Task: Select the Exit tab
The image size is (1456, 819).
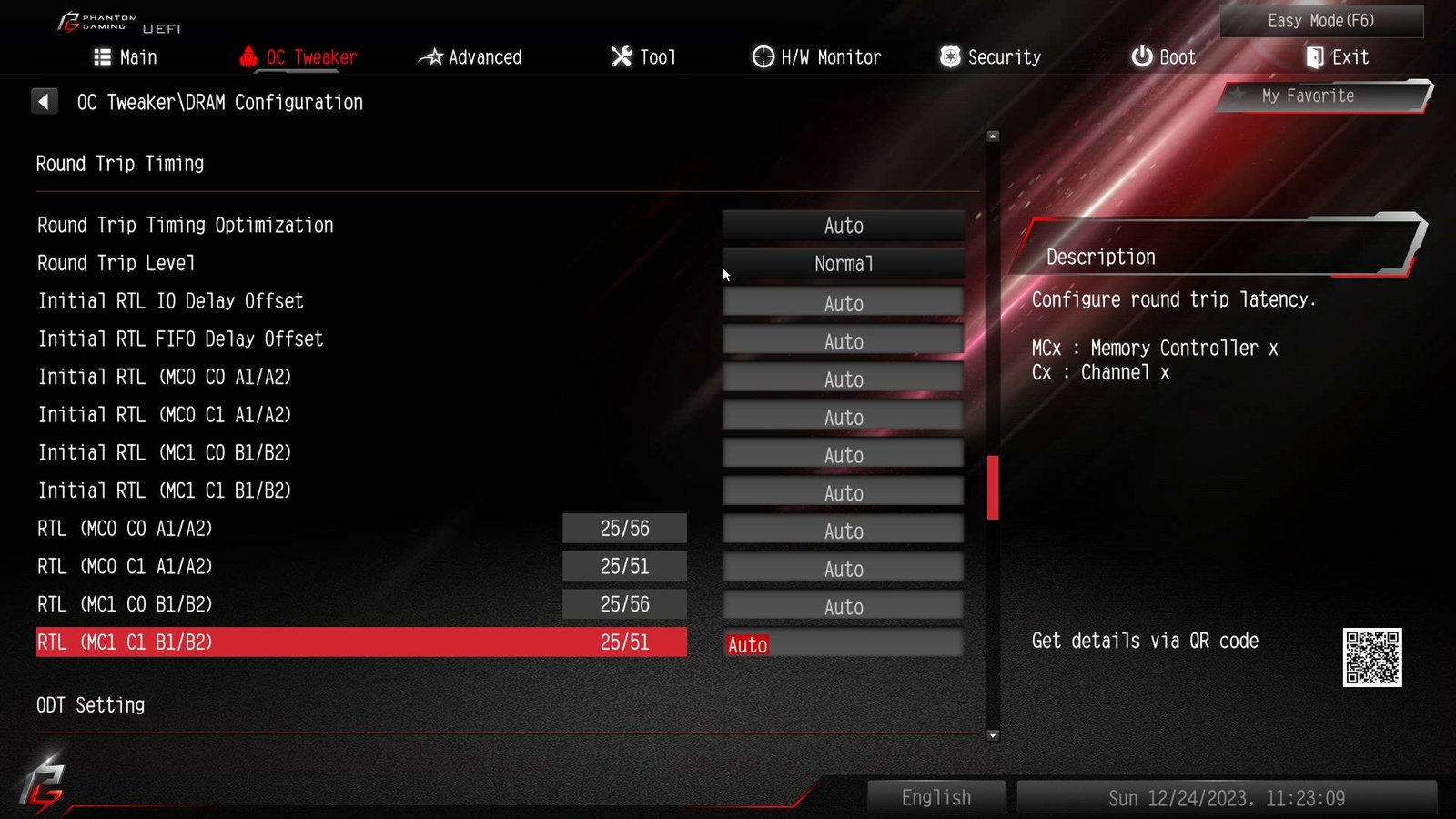Action: coord(1337,57)
